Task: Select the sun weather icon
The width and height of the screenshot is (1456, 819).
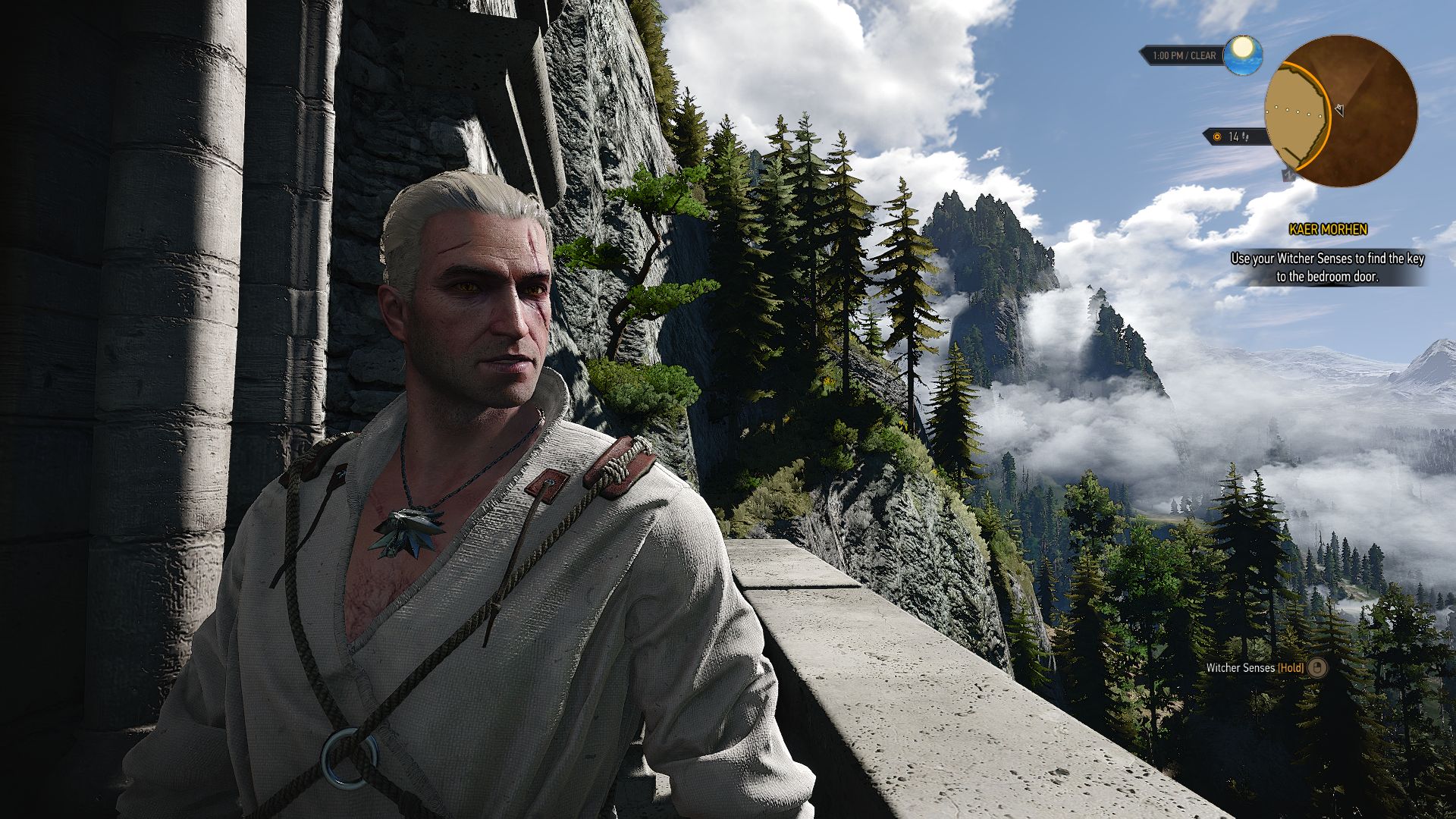Action: click(1243, 55)
